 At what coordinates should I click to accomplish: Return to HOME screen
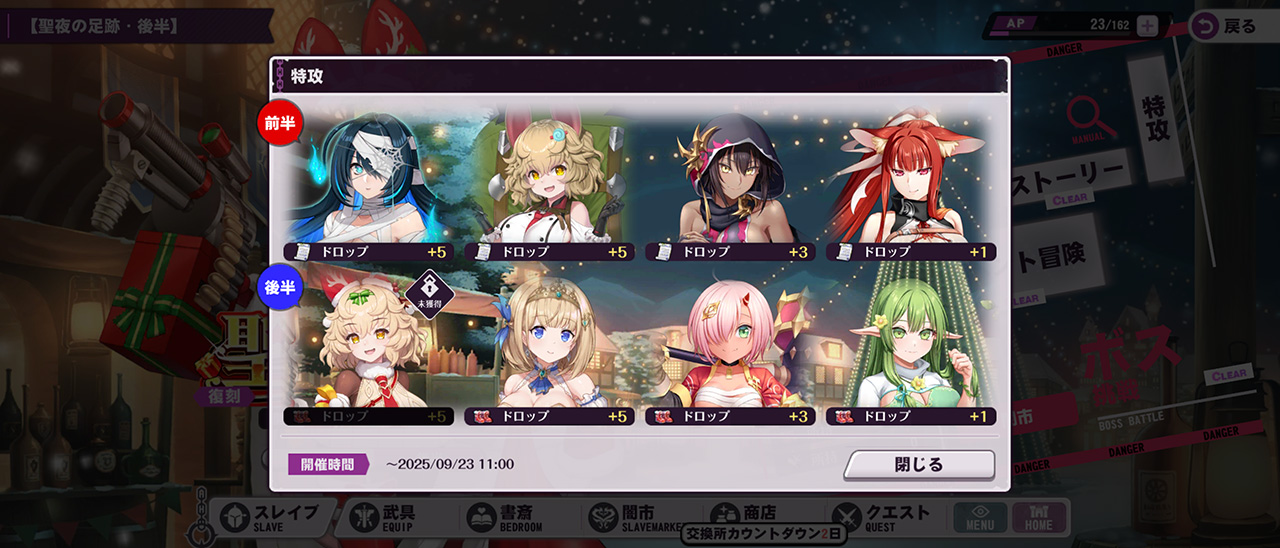click(x=1039, y=517)
